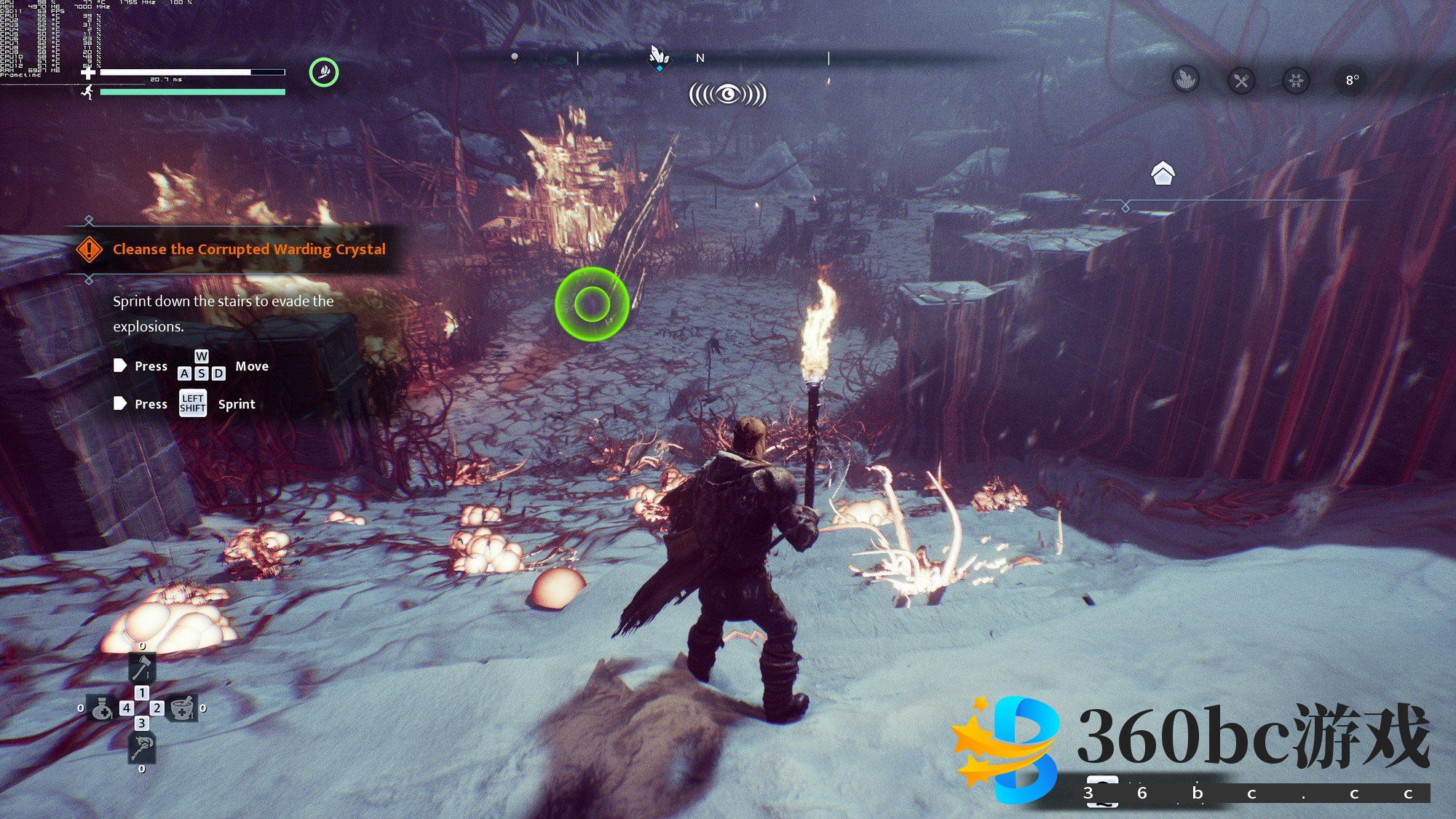1456x819 pixels.
Task: Select the mortar and pestle healing slot
Action: 182,708
